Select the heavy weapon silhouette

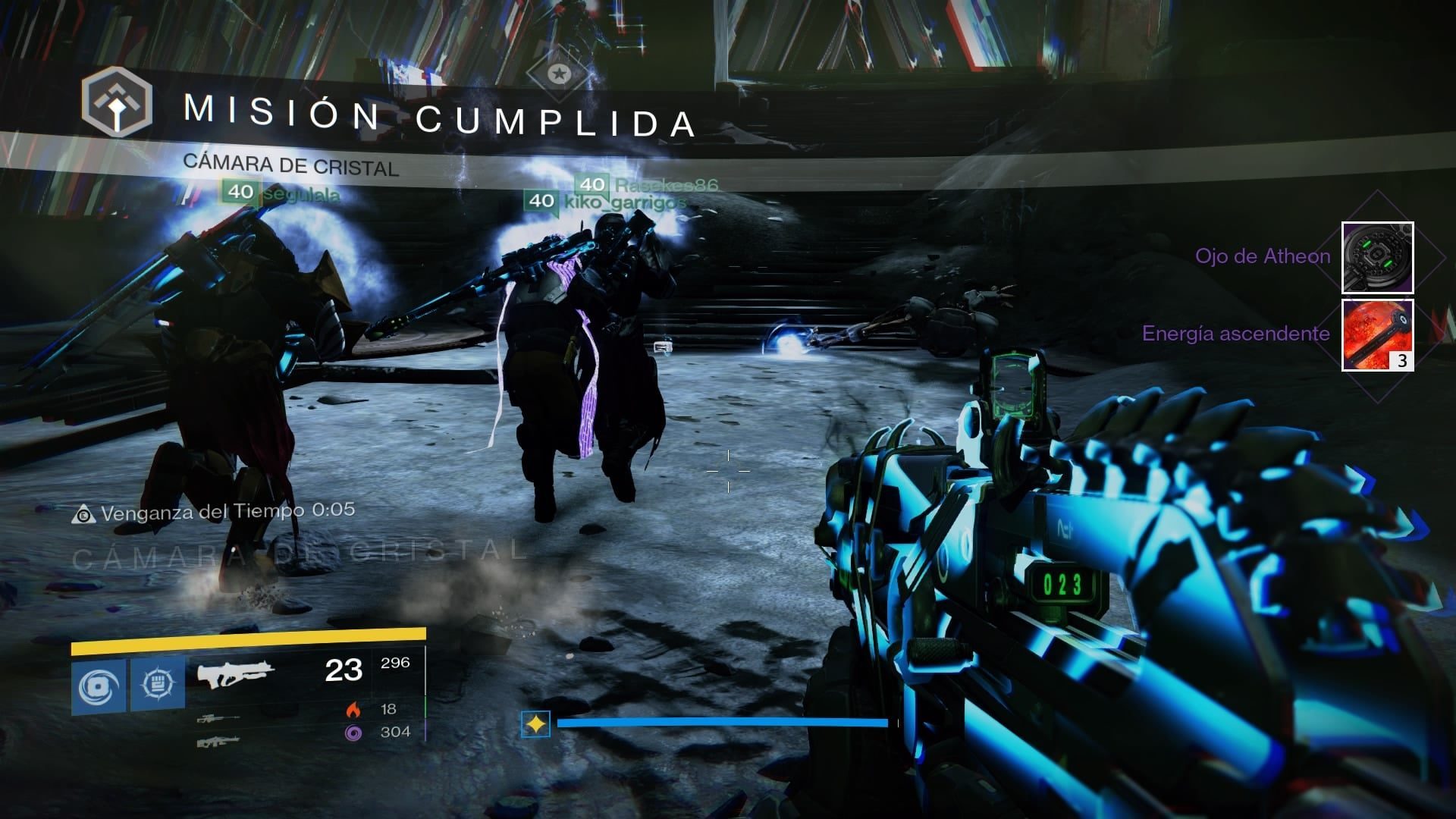click(218, 742)
